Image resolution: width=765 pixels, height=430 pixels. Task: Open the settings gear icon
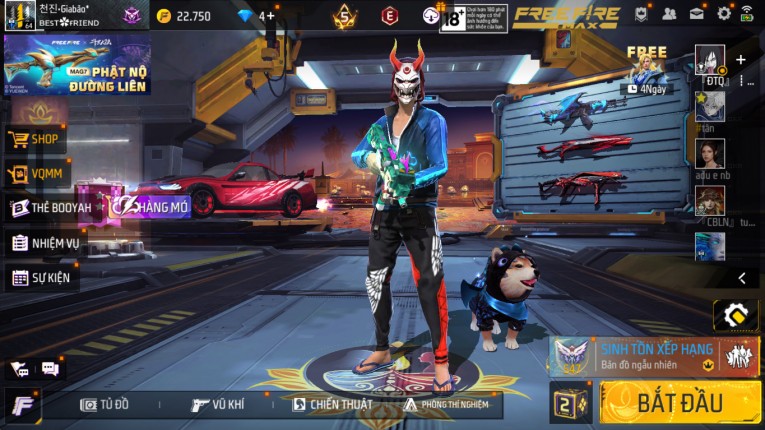[x=724, y=14]
